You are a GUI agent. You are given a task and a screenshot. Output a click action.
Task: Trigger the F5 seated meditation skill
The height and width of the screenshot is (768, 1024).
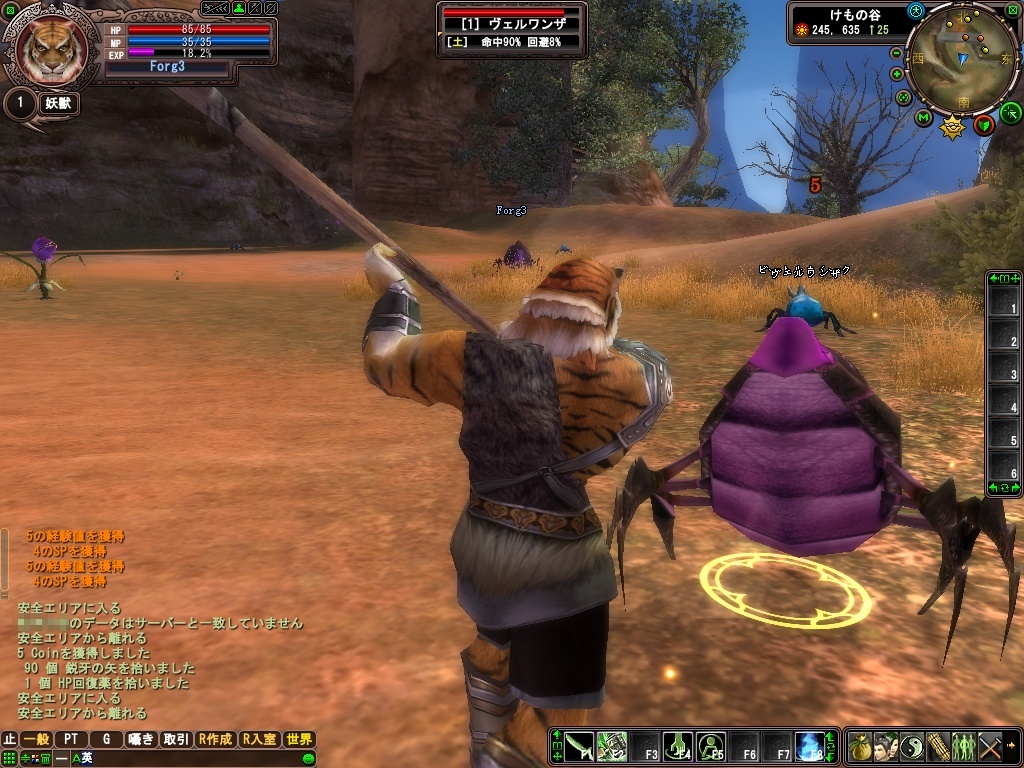[711, 746]
